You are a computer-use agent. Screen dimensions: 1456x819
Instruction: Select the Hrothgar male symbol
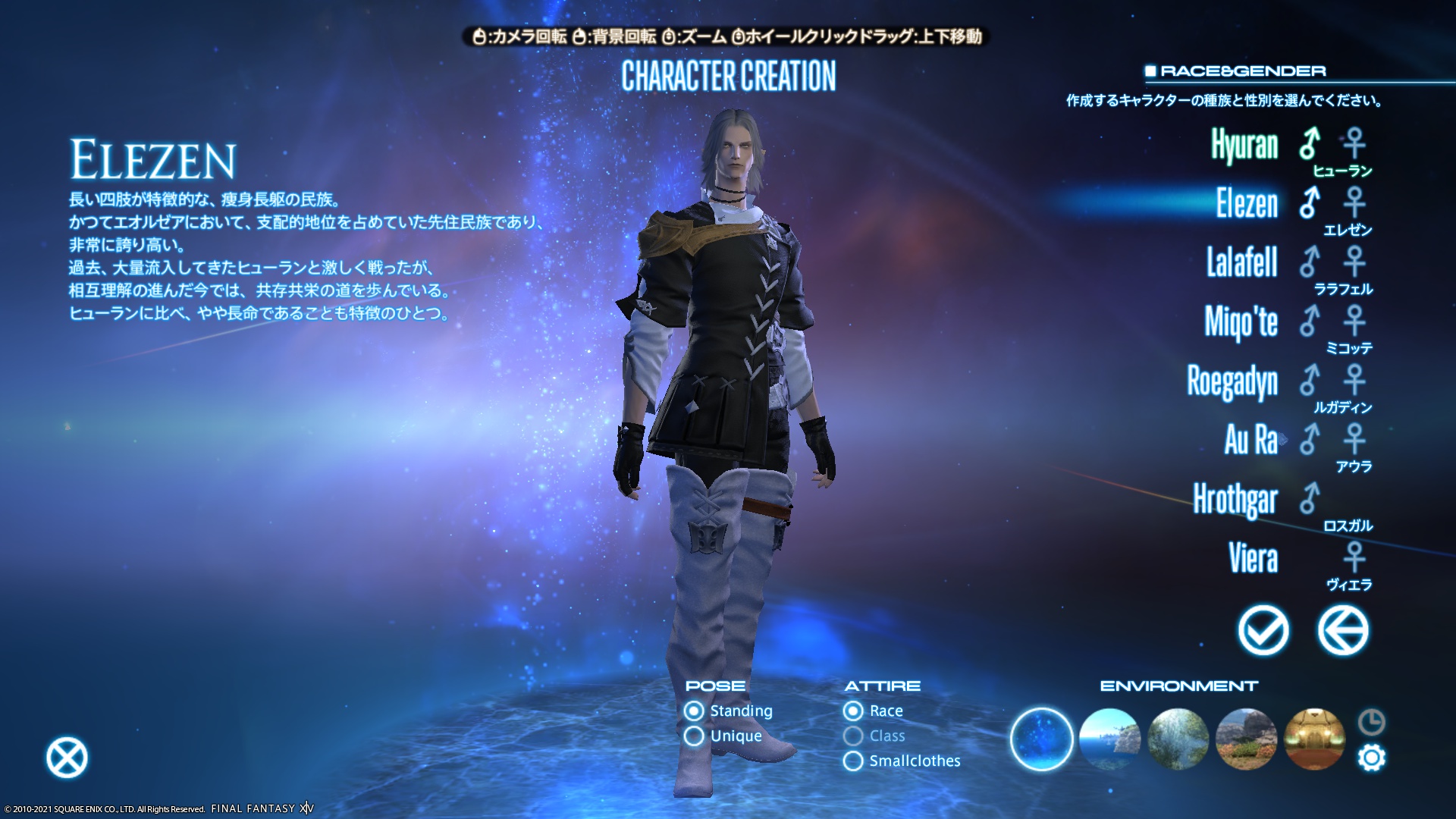pos(1310,498)
